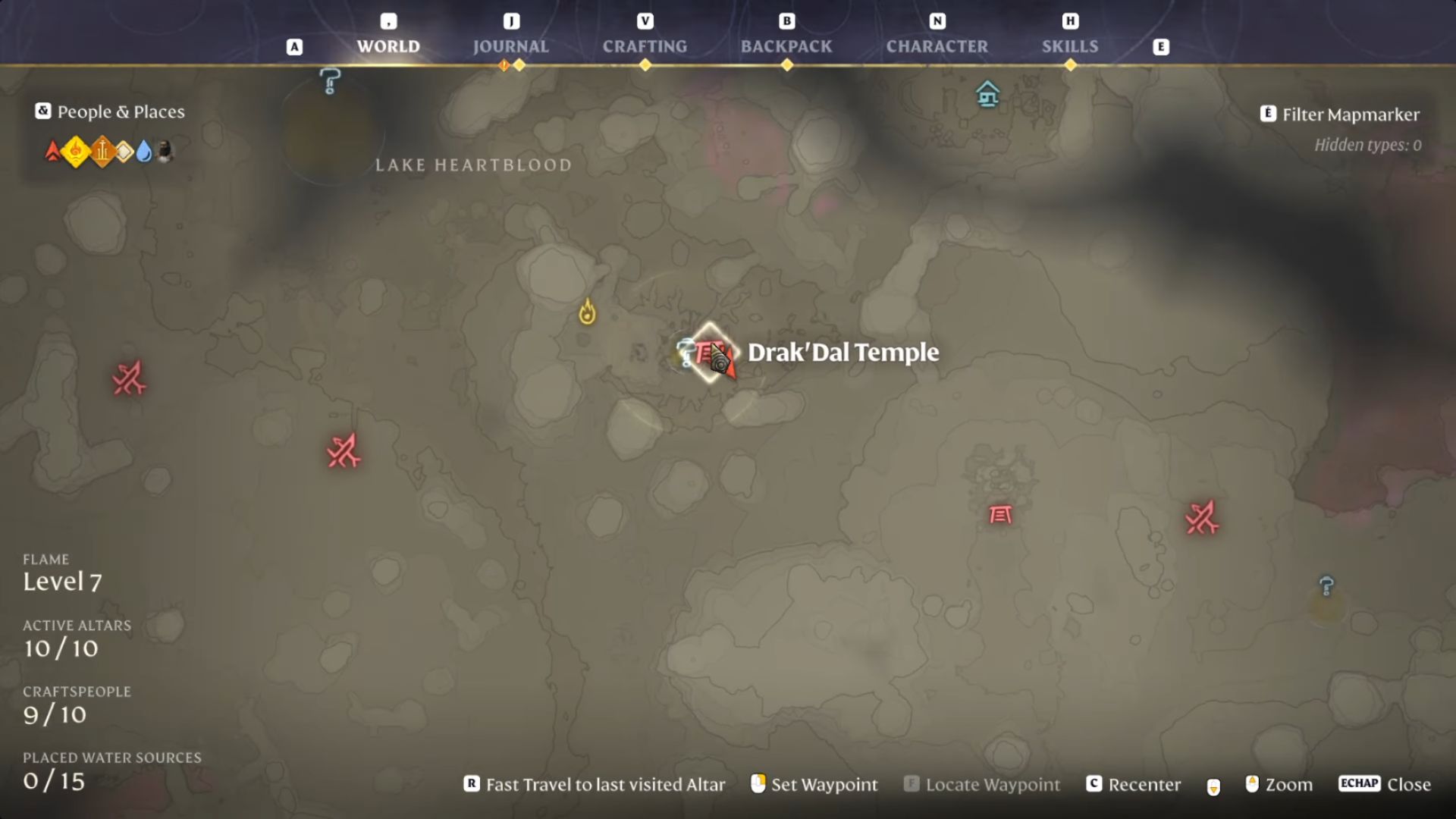Select the craftsperson portrait filter icon

point(163,150)
